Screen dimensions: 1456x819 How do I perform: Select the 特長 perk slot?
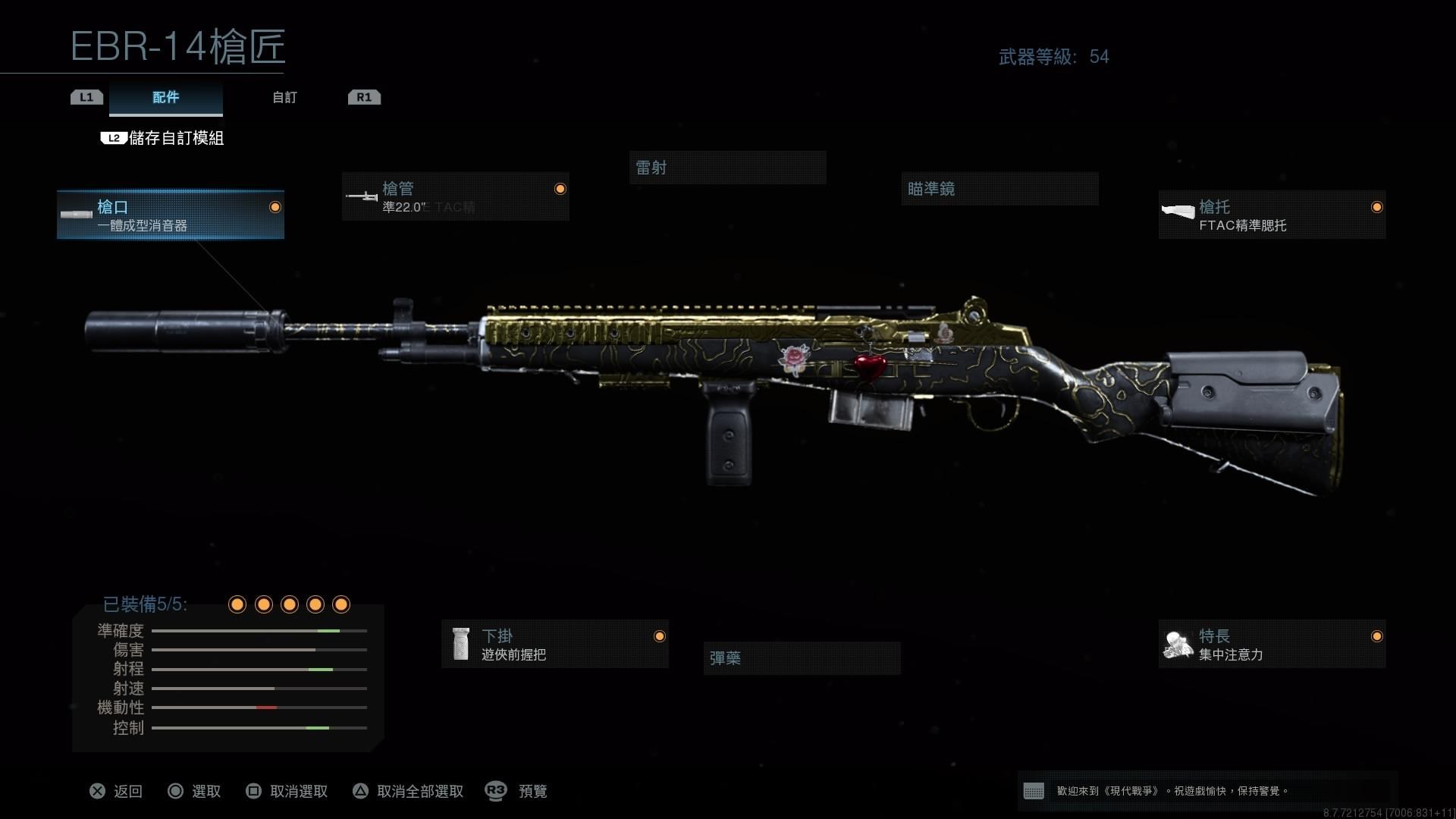point(1272,645)
